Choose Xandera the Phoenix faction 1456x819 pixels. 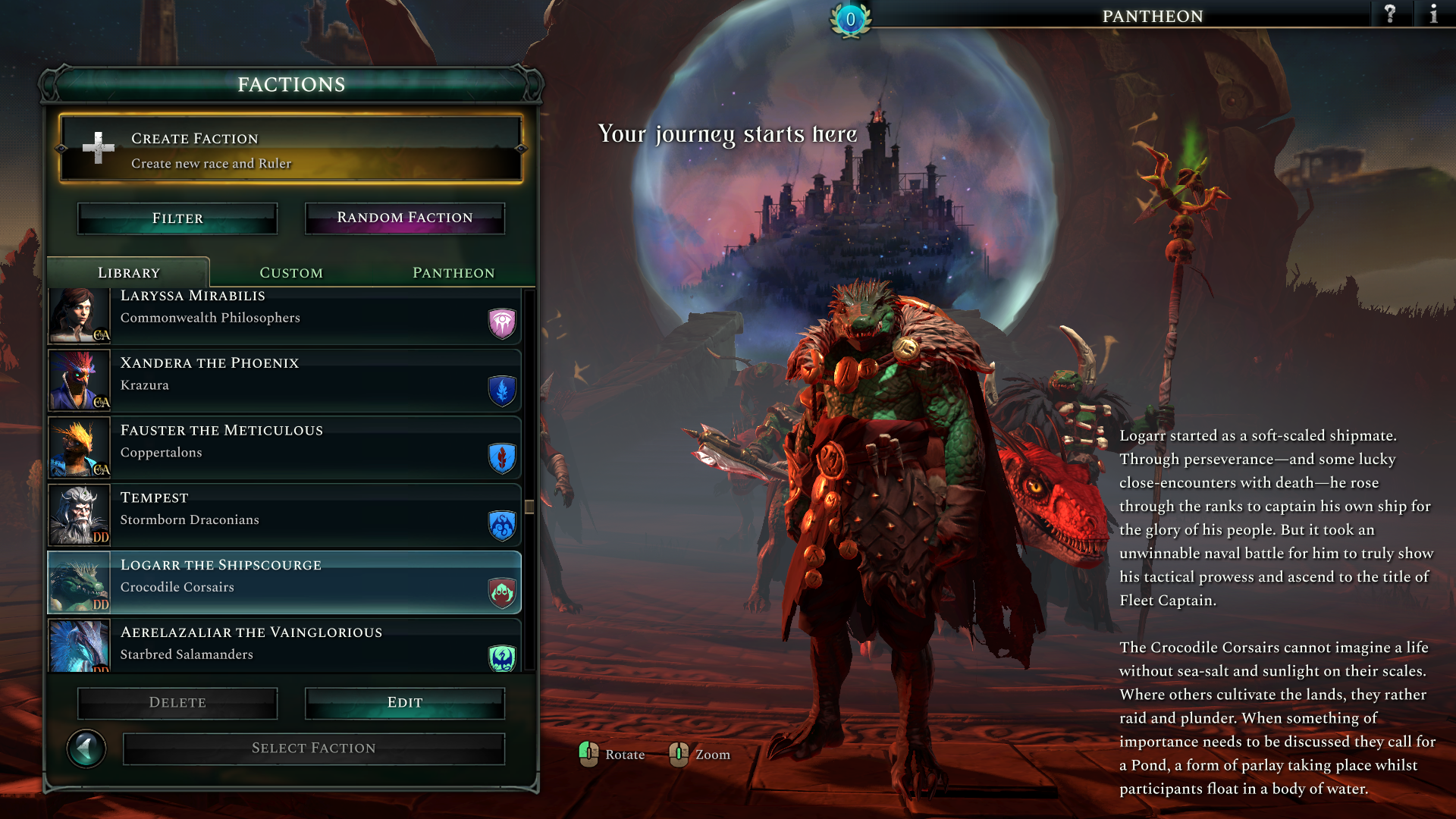click(284, 381)
